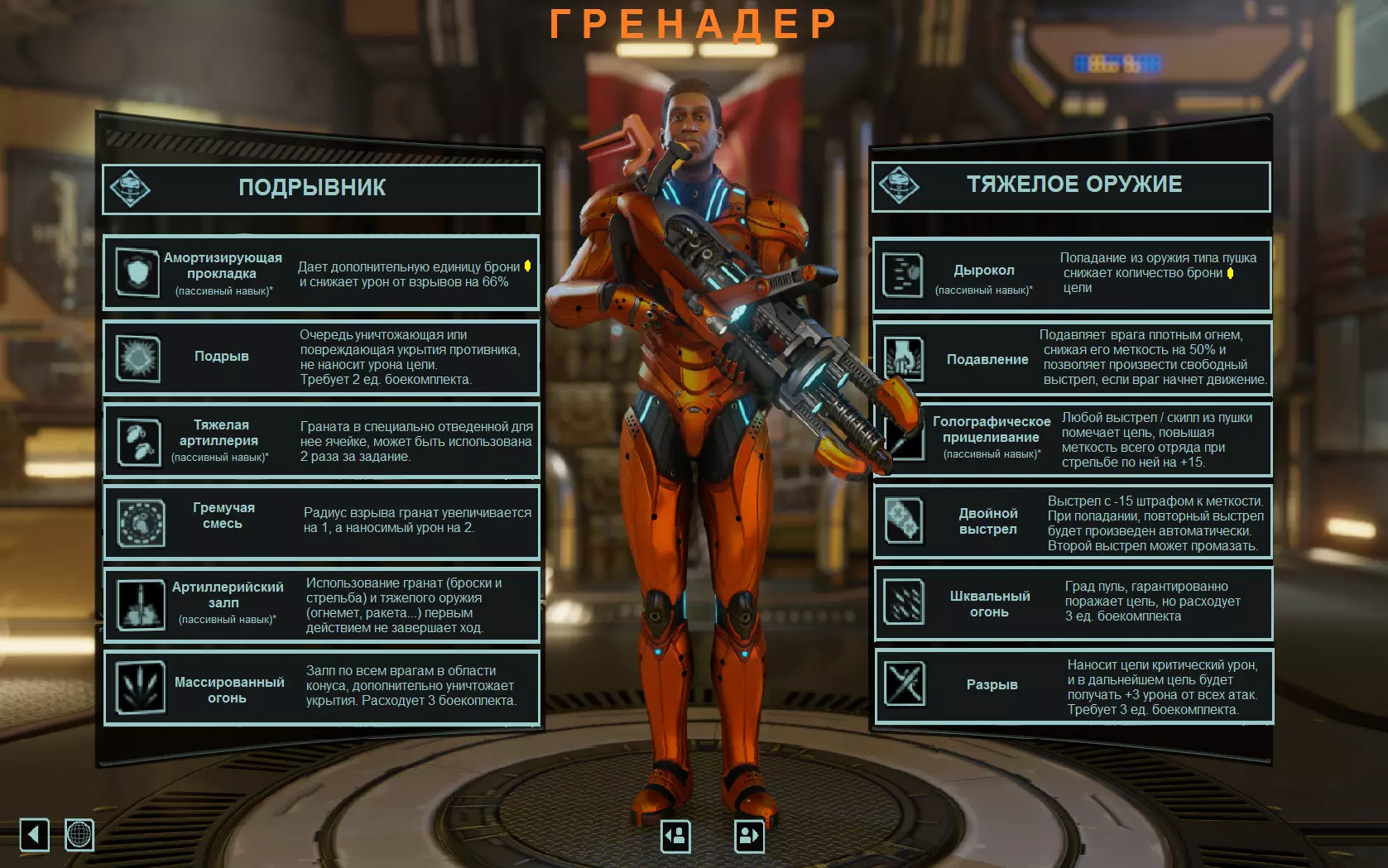1388x868 pixels.
Task: Pick the Голографическое прицеливание skill
Action: pos(1073,439)
